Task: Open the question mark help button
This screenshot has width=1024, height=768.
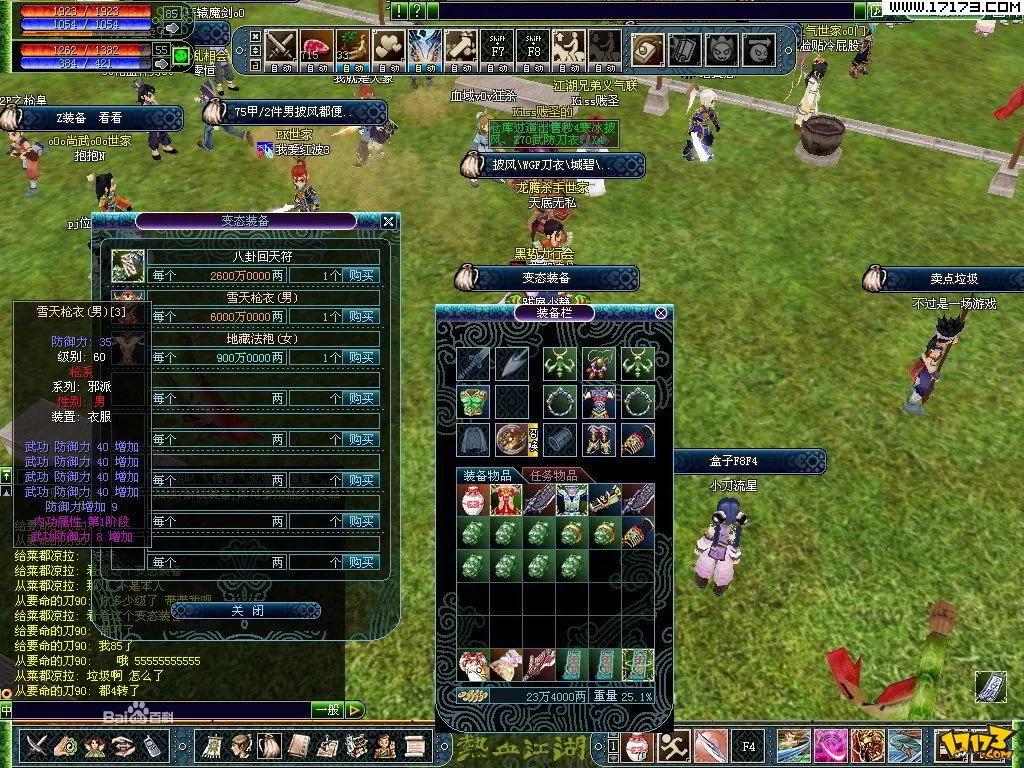Action: (417, 11)
